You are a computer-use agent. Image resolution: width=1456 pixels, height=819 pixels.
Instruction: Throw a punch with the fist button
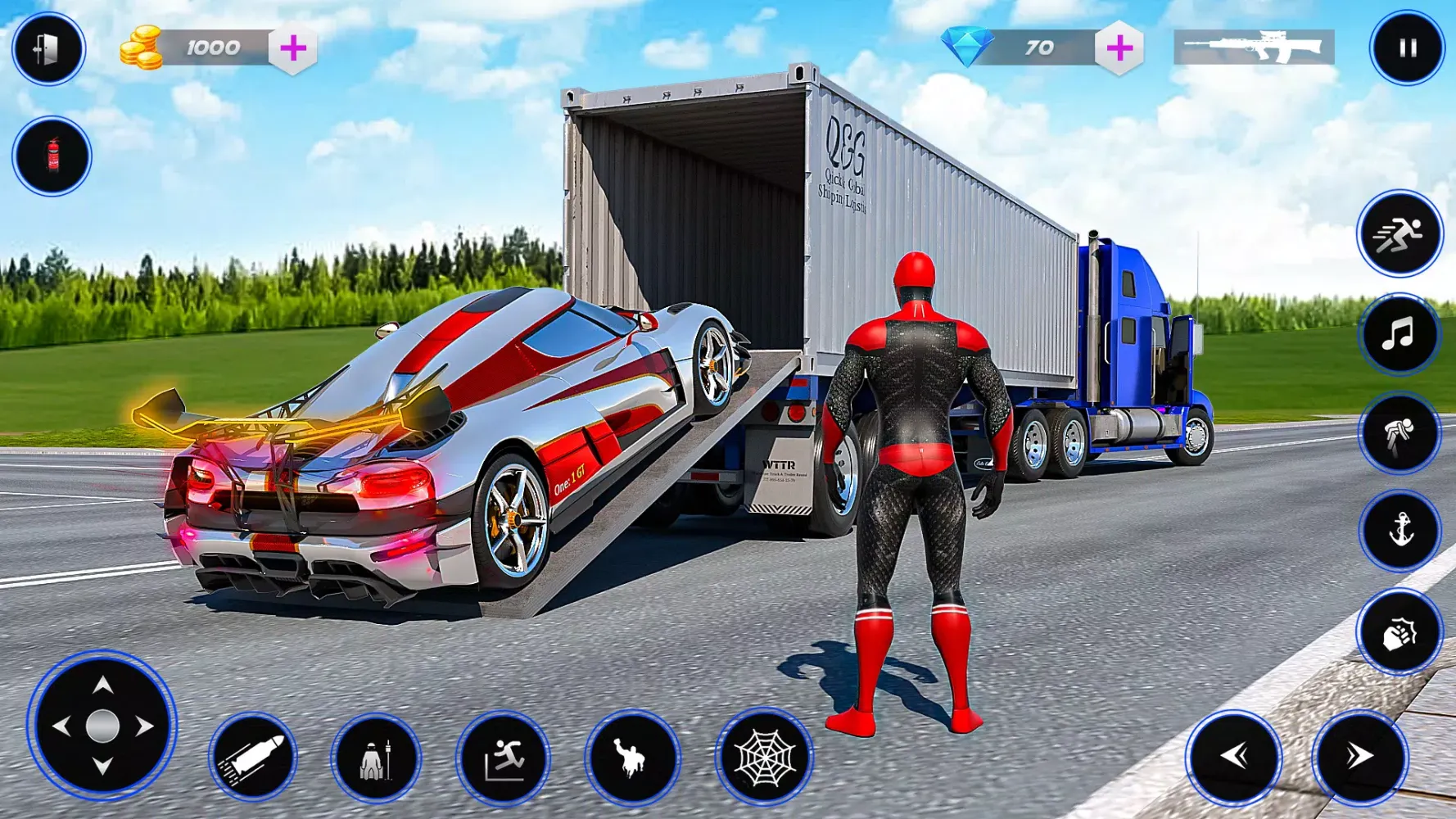(1399, 633)
